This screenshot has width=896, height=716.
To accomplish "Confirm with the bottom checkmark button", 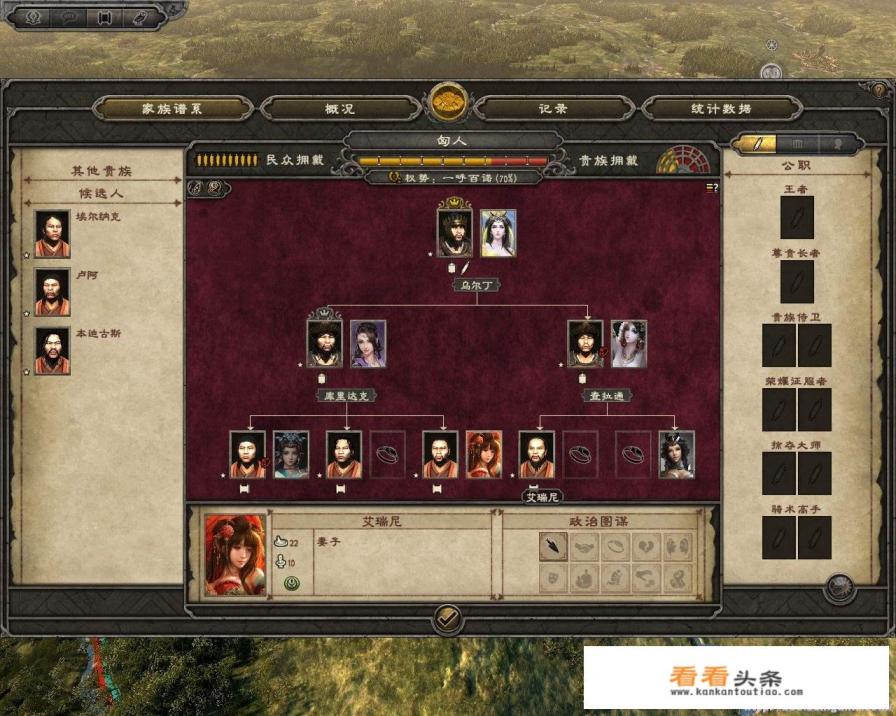I will coord(448,620).
